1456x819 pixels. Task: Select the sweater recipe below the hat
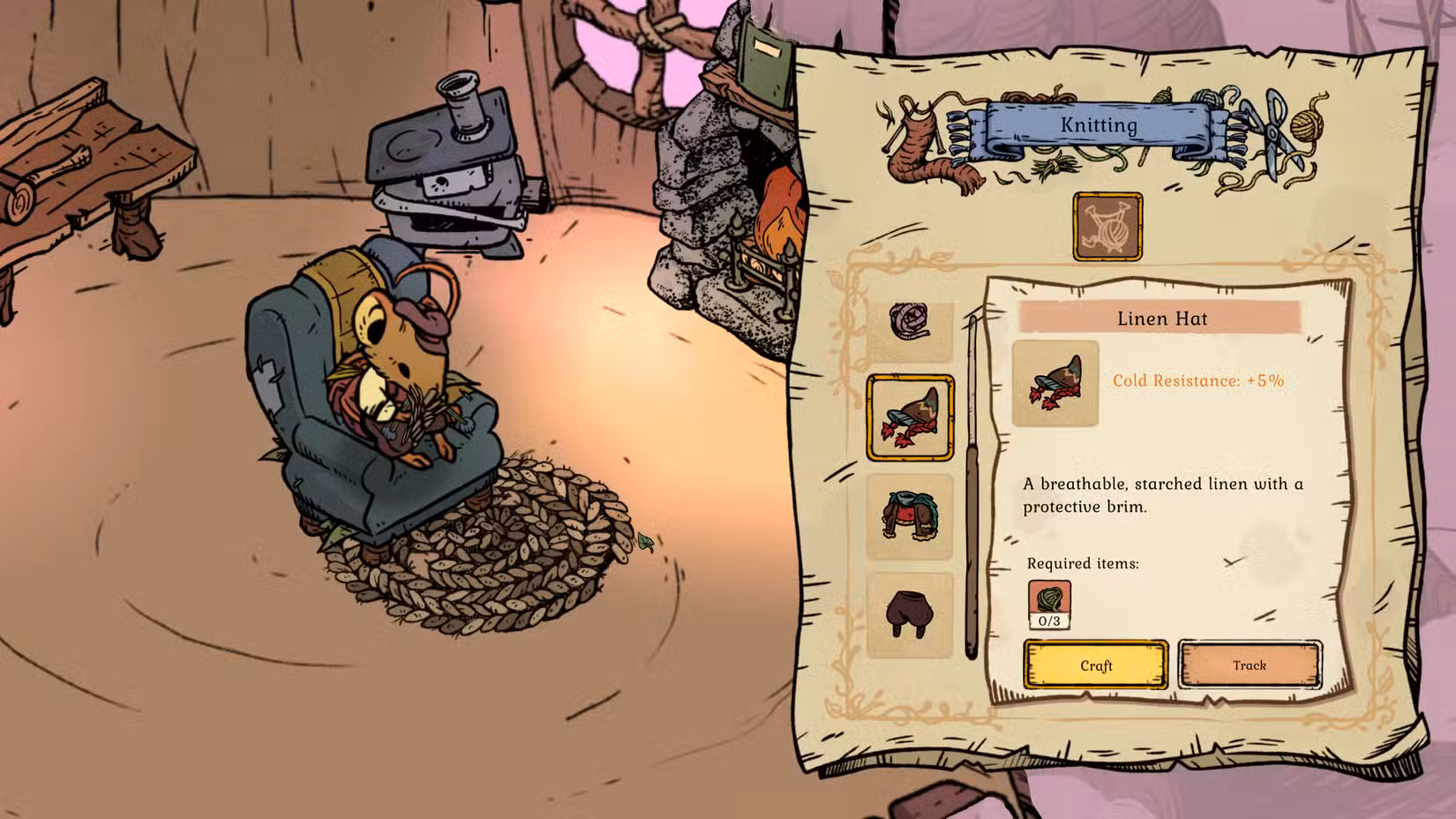click(x=913, y=516)
